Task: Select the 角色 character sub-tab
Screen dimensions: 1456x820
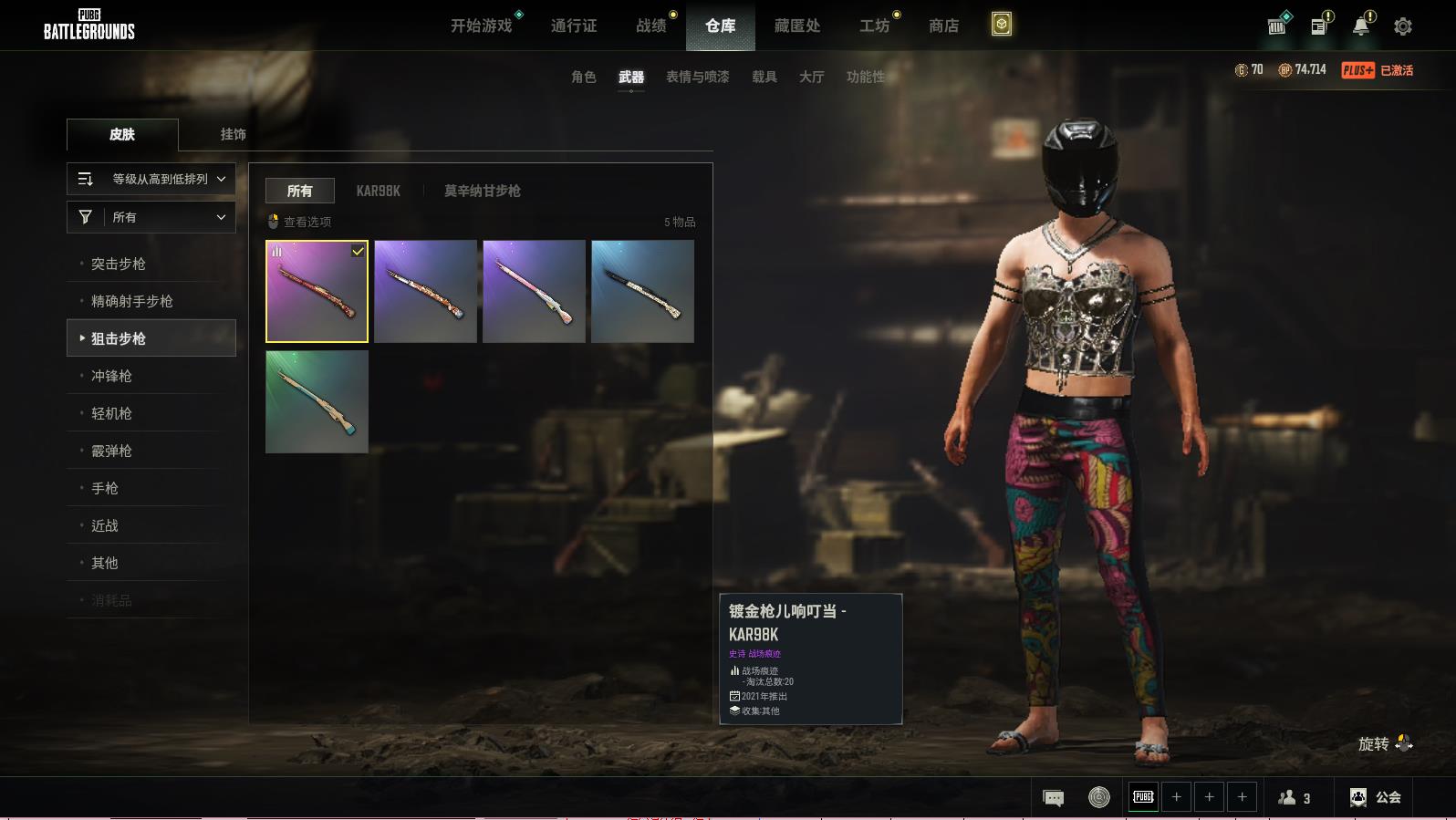Action: (584, 77)
